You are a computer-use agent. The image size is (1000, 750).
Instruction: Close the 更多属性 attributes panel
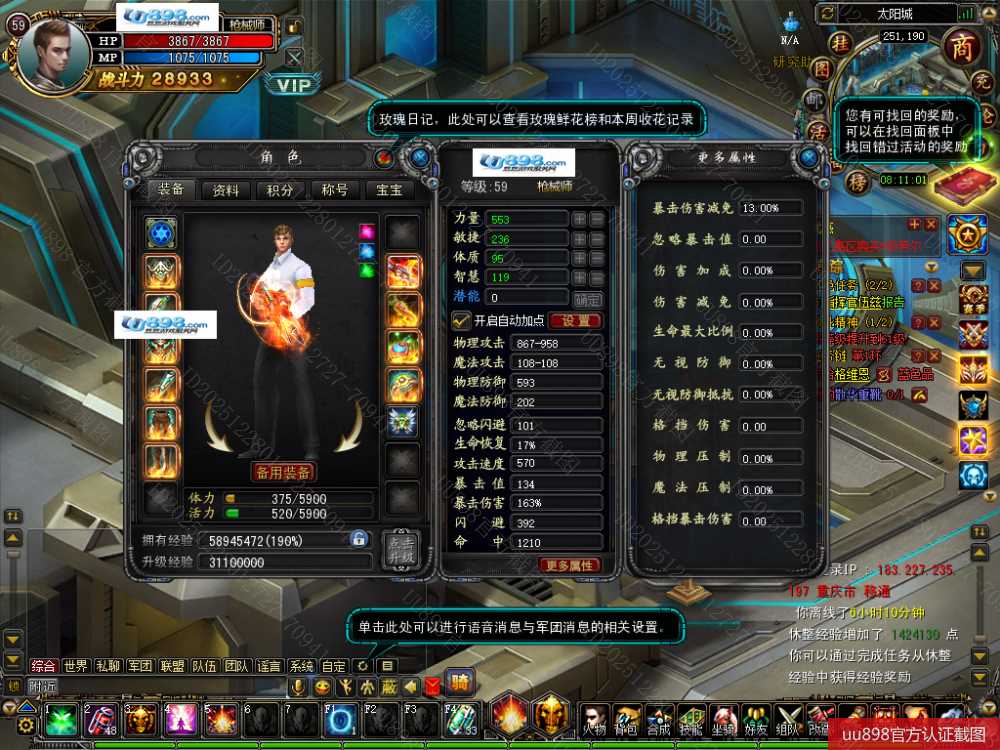point(808,158)
